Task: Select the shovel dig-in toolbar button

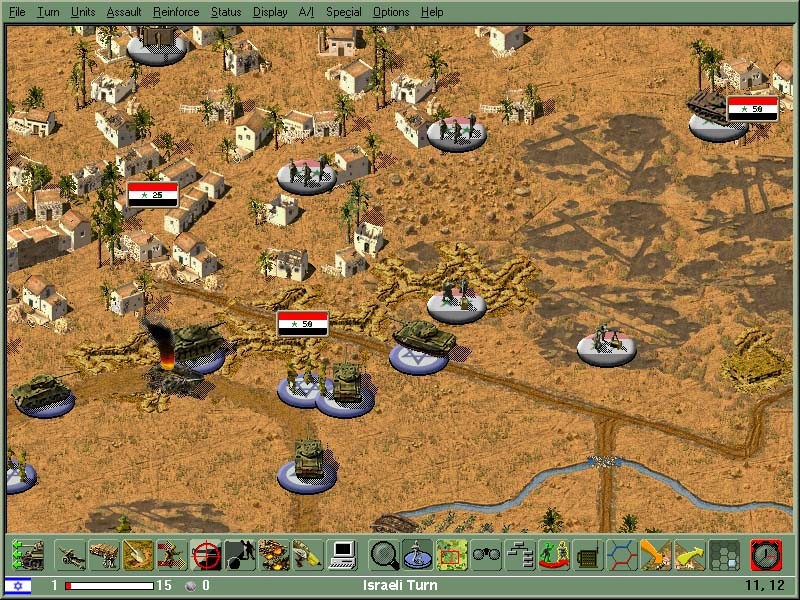Action: coord(138,554)
